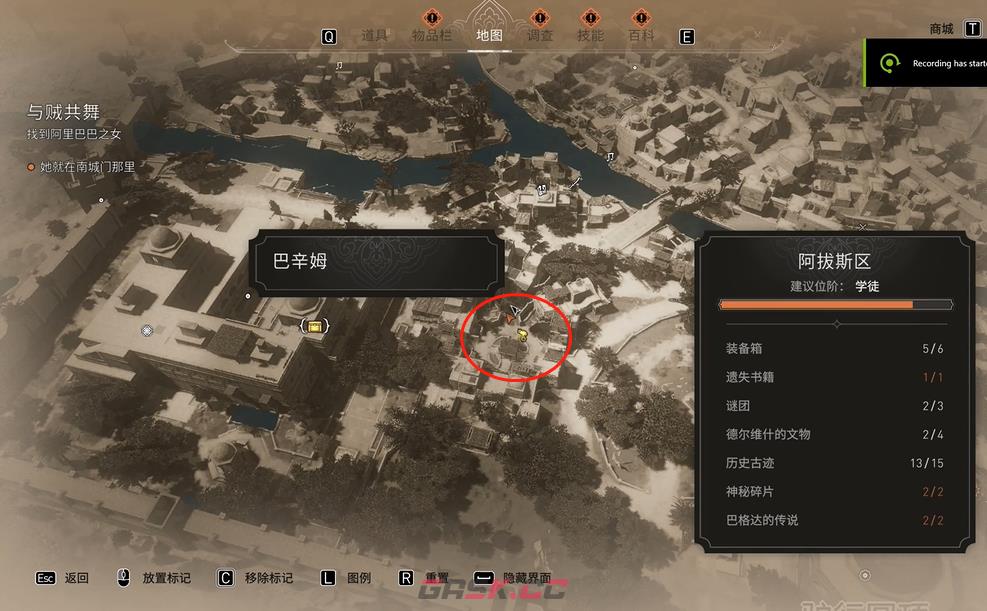This screenshot has width=987, height=611.
Task: Click the green recording notification overlay
Action: (926, 63)
